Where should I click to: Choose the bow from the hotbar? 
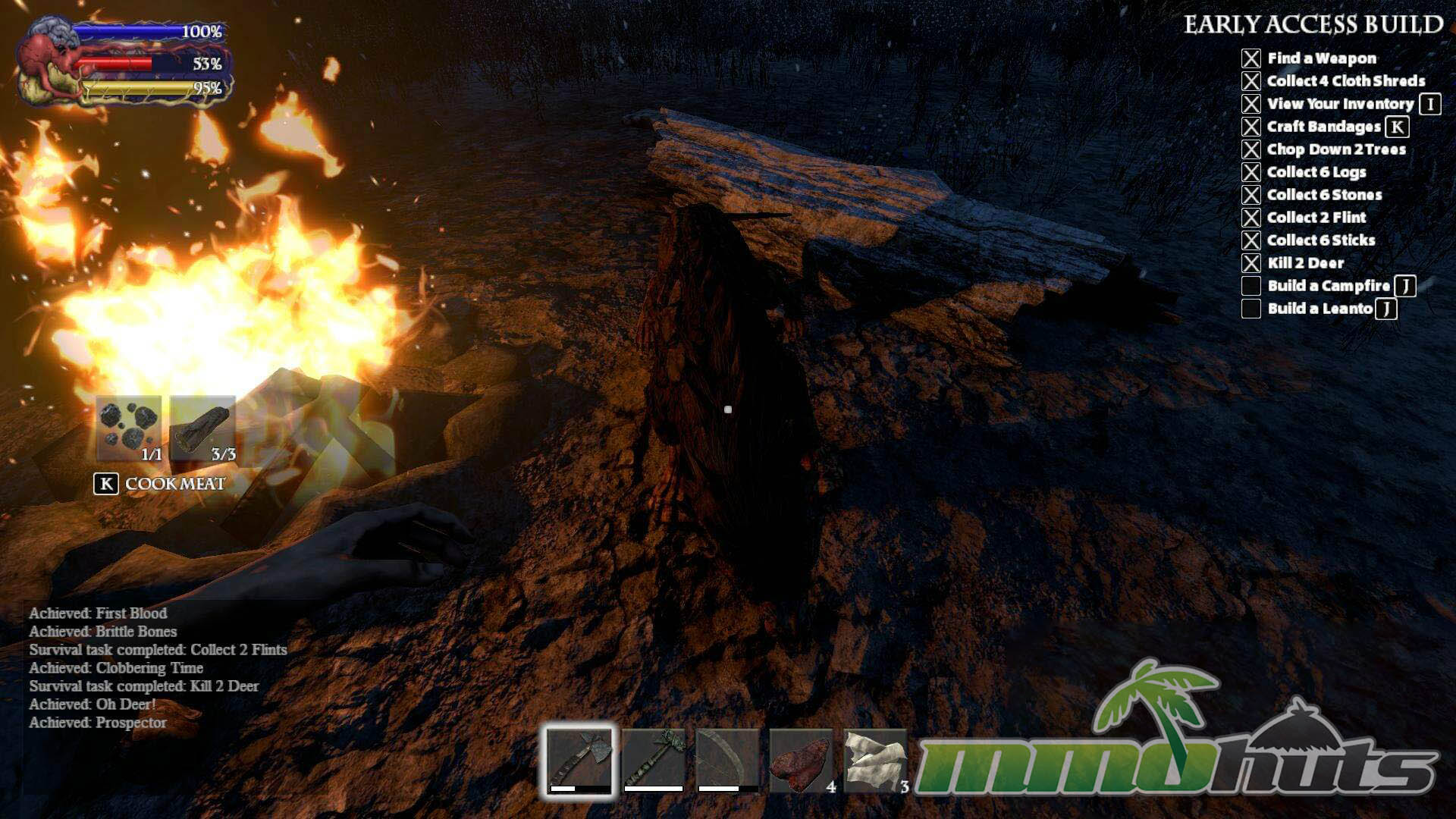click(727, 760)
